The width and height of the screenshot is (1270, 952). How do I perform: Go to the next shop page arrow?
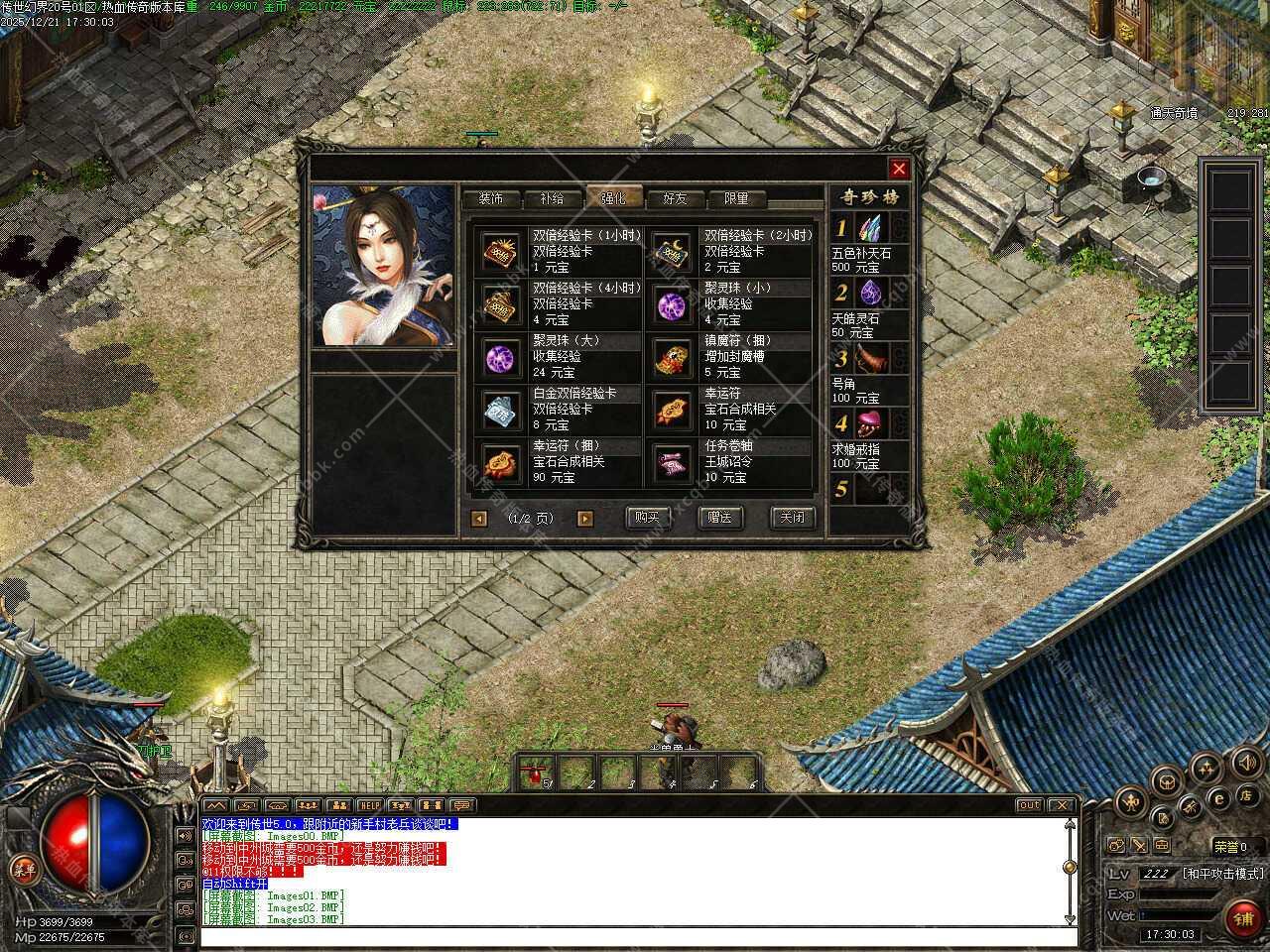(x=585, y=519)
